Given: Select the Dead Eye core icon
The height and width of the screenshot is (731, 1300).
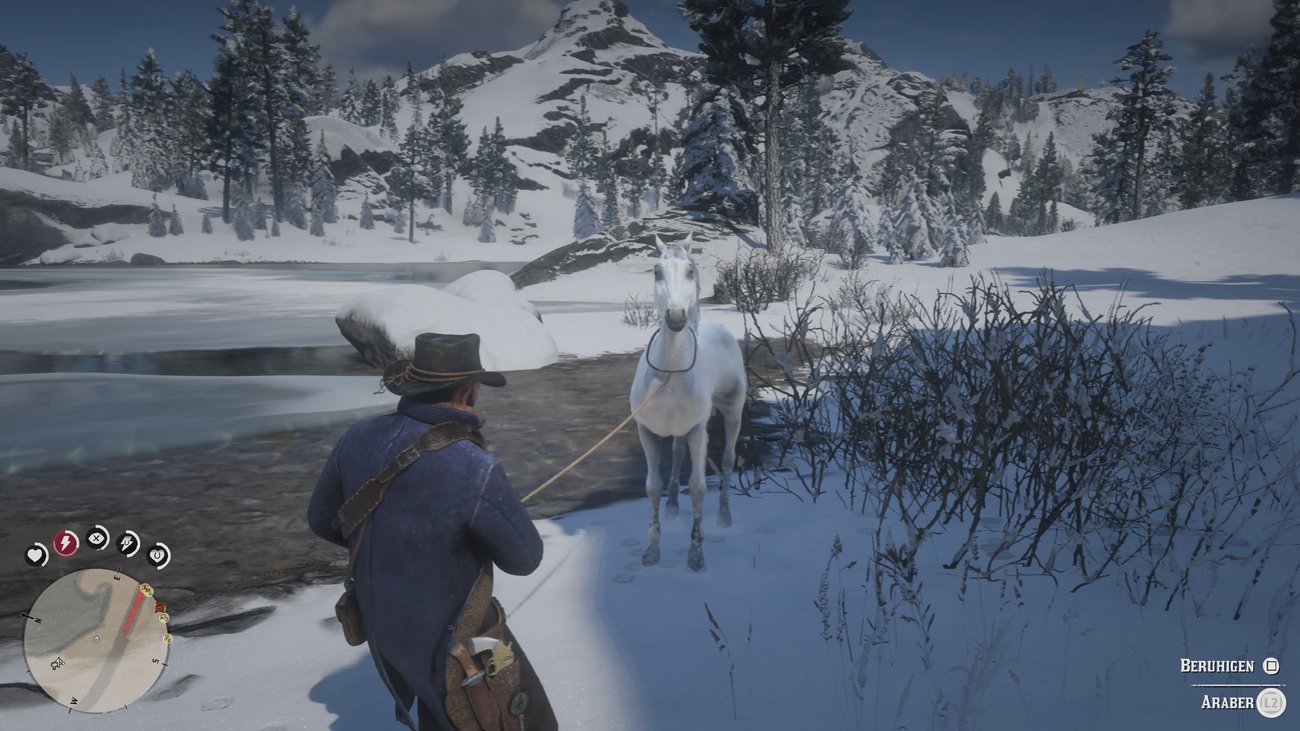Looking at the screenshot, I should point(95,538).
